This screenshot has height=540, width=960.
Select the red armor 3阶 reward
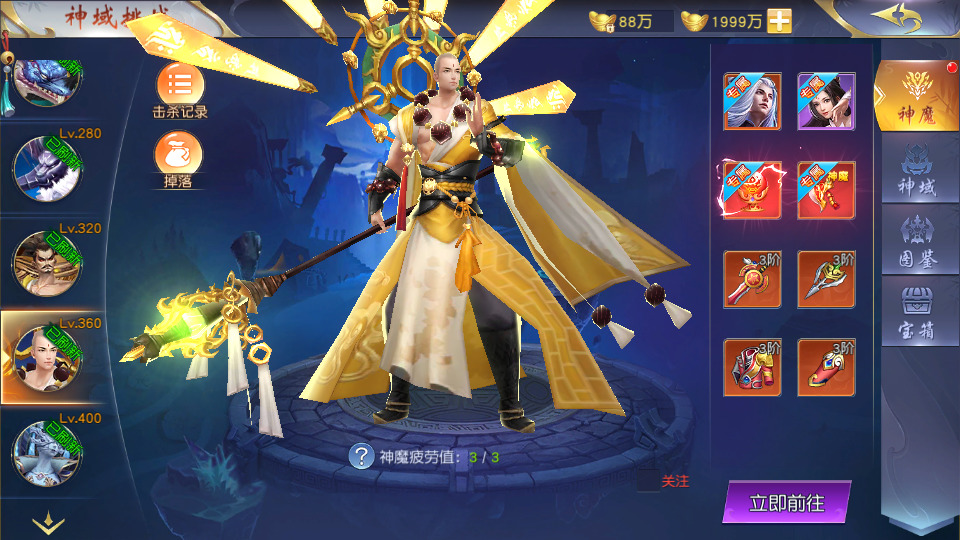point(752,367)
